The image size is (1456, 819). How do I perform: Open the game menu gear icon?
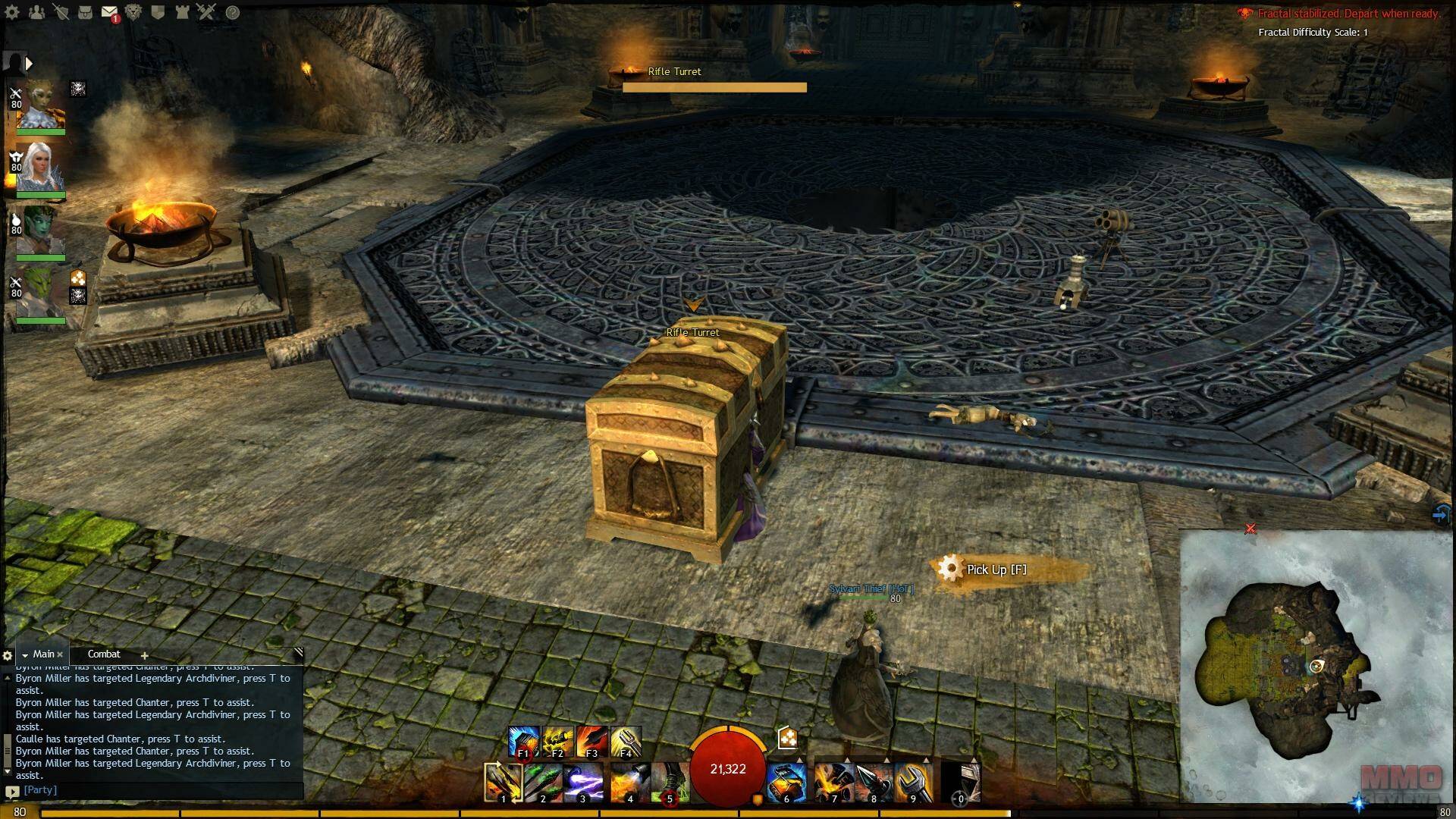coord(12,12)
